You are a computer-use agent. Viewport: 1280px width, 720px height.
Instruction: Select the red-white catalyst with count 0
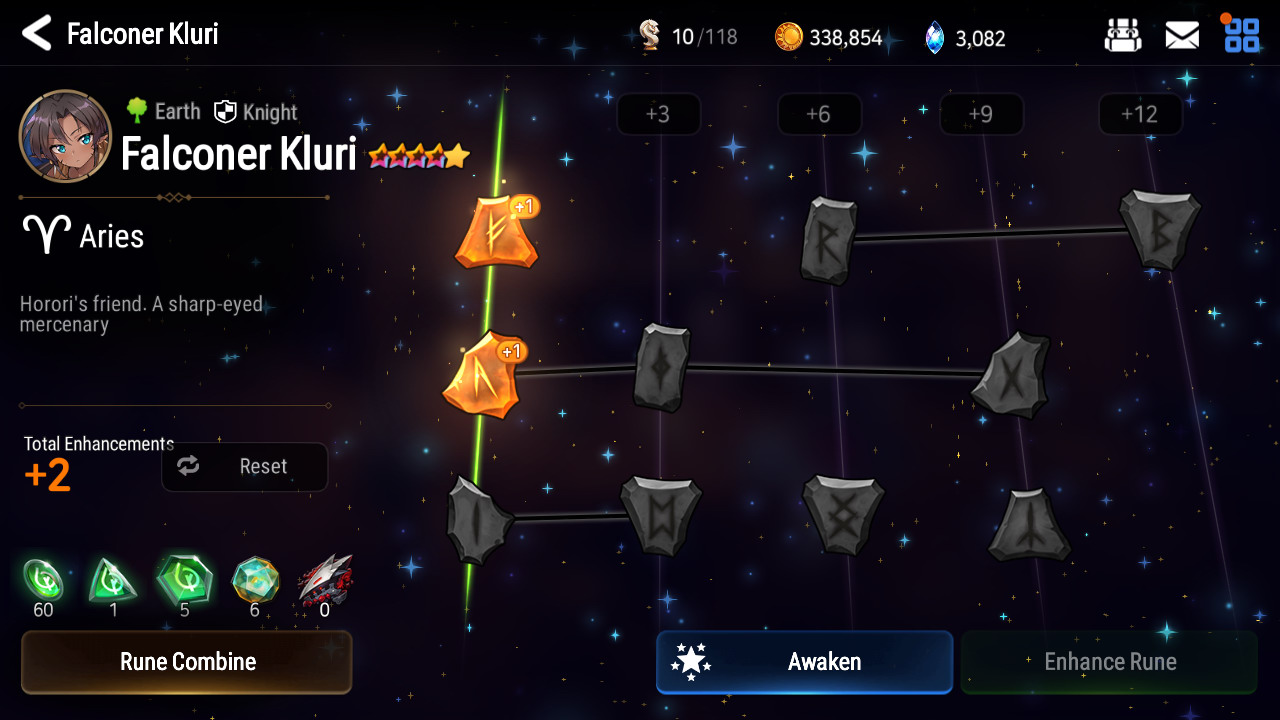[325, 580]
